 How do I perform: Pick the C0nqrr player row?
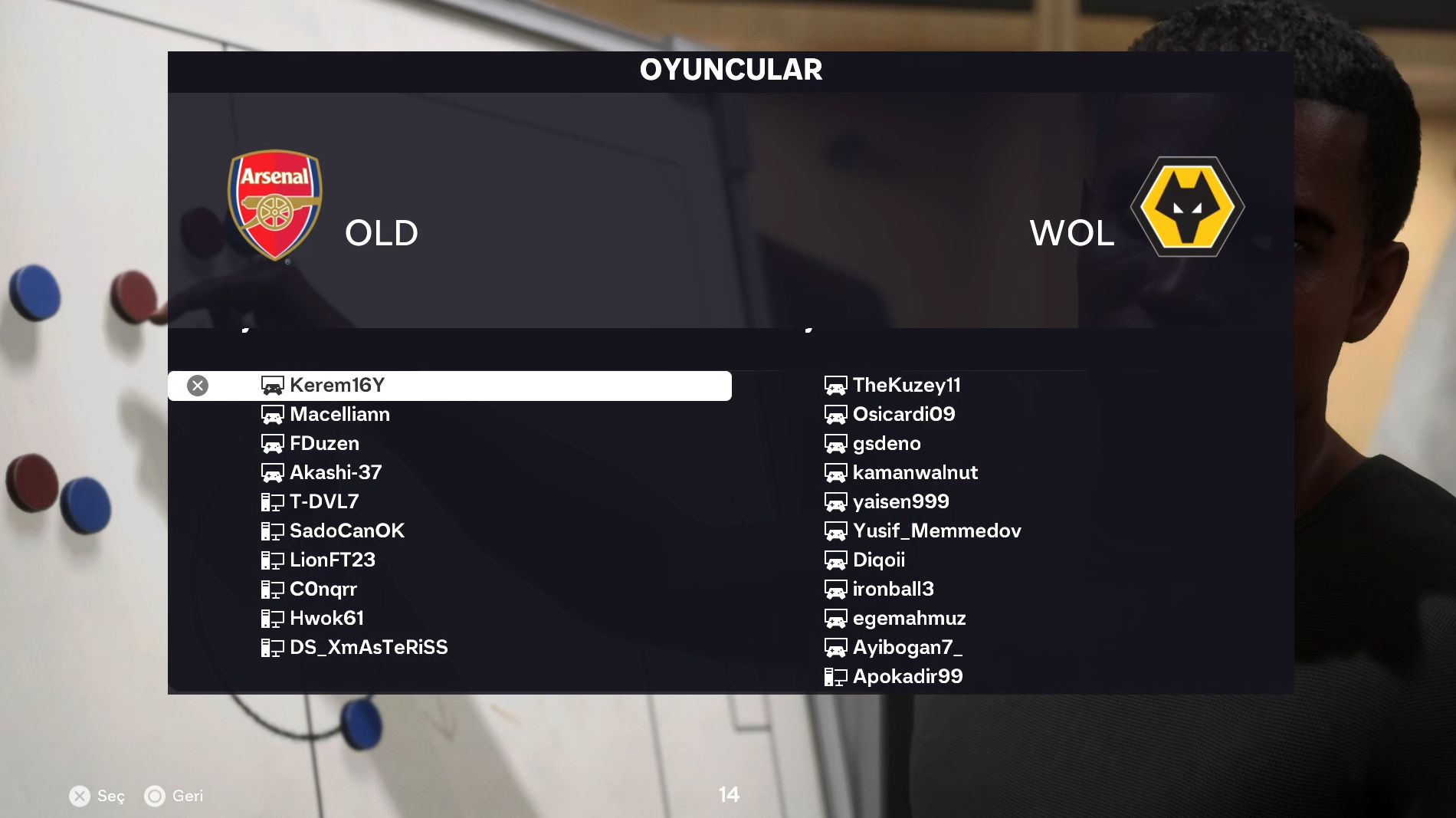coord(323,589)
